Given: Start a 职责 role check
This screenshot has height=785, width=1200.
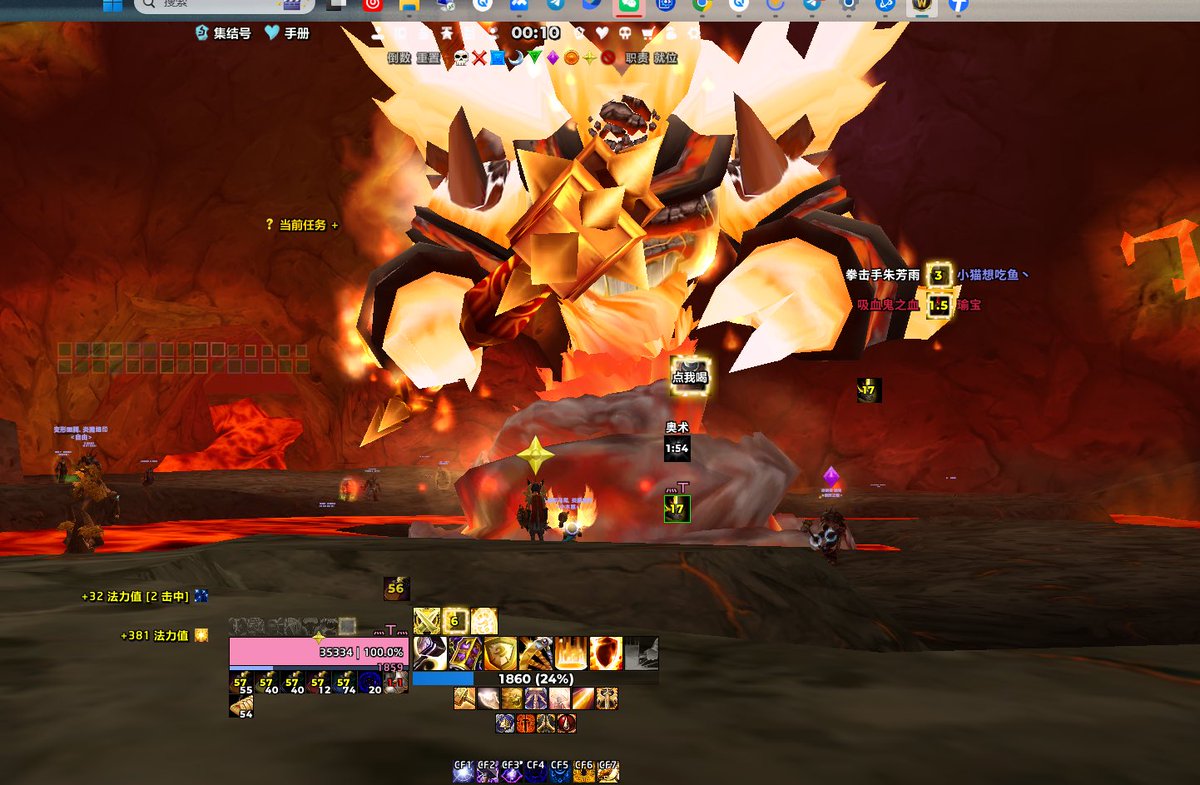Looking at the screenshot, I should [636, 58].
